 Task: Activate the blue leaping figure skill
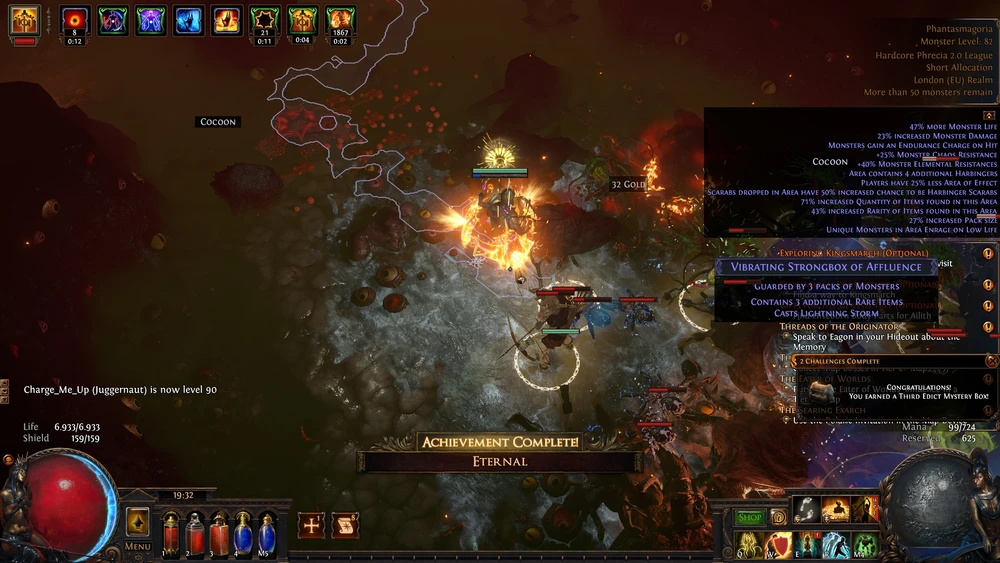[835, 545]
